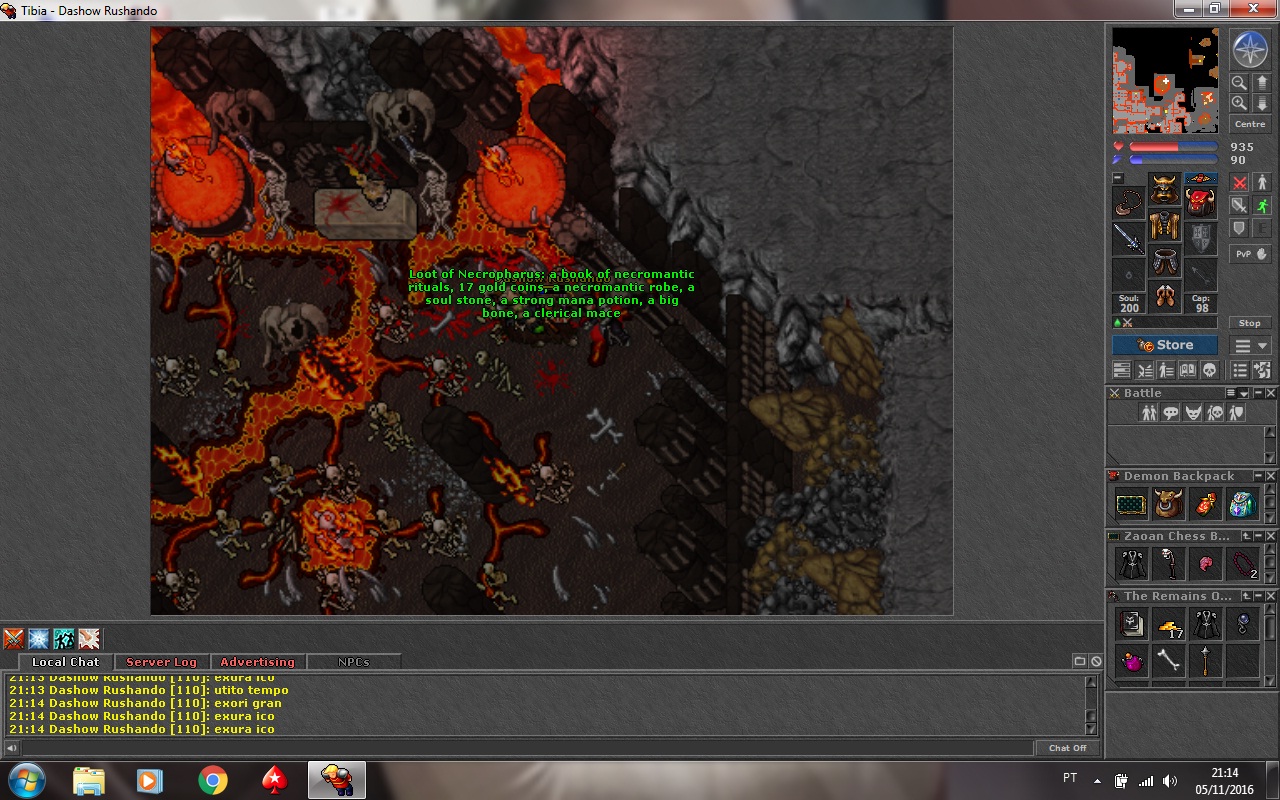Toggle the Chat Off button
This screenshot has height=800, width=1280.
click(x=1067, y=748)
